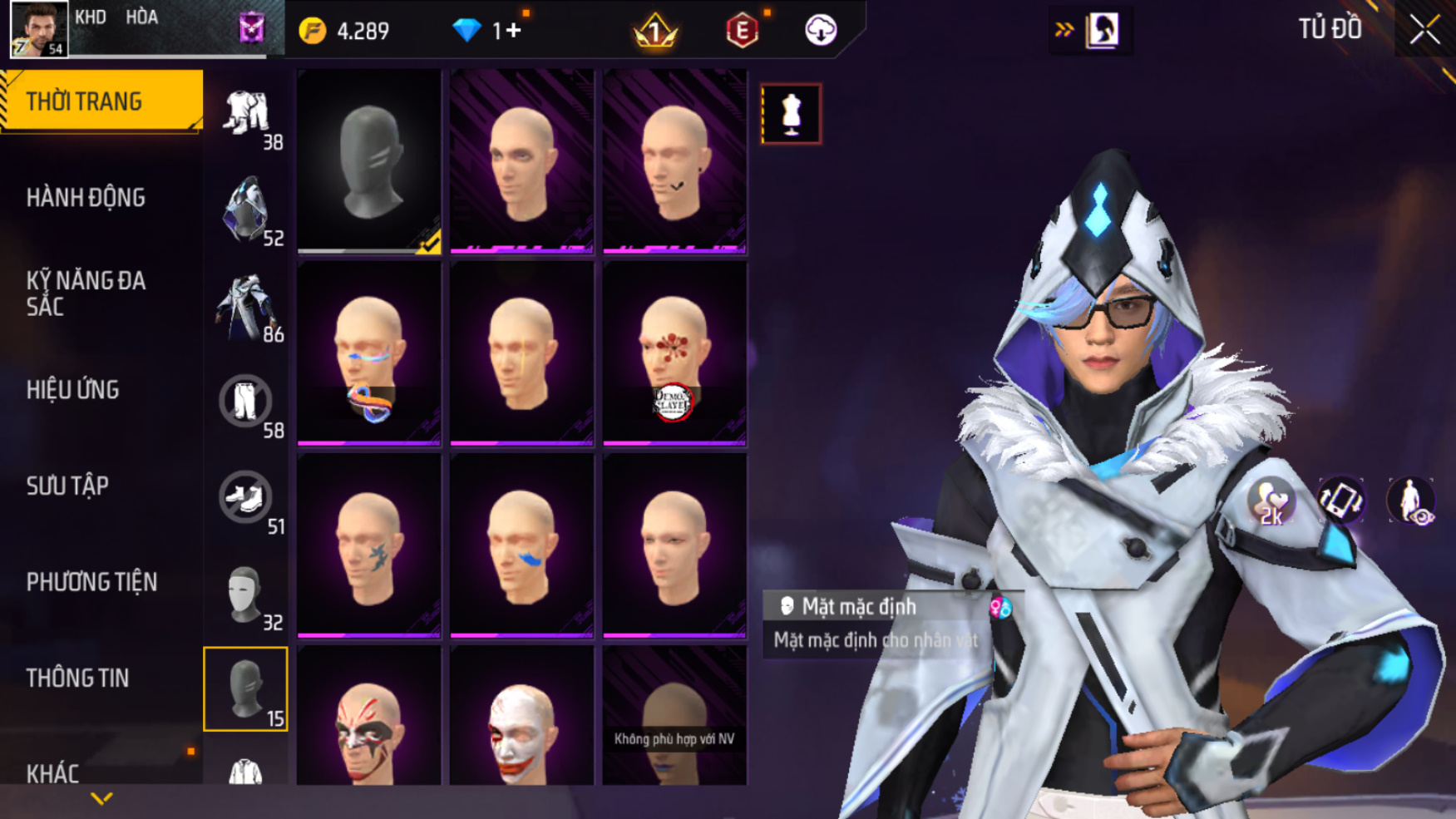Screen dimensions: 1456x819
Task: Select the outfit sets subcategory with 38 items
Action: 246,115
